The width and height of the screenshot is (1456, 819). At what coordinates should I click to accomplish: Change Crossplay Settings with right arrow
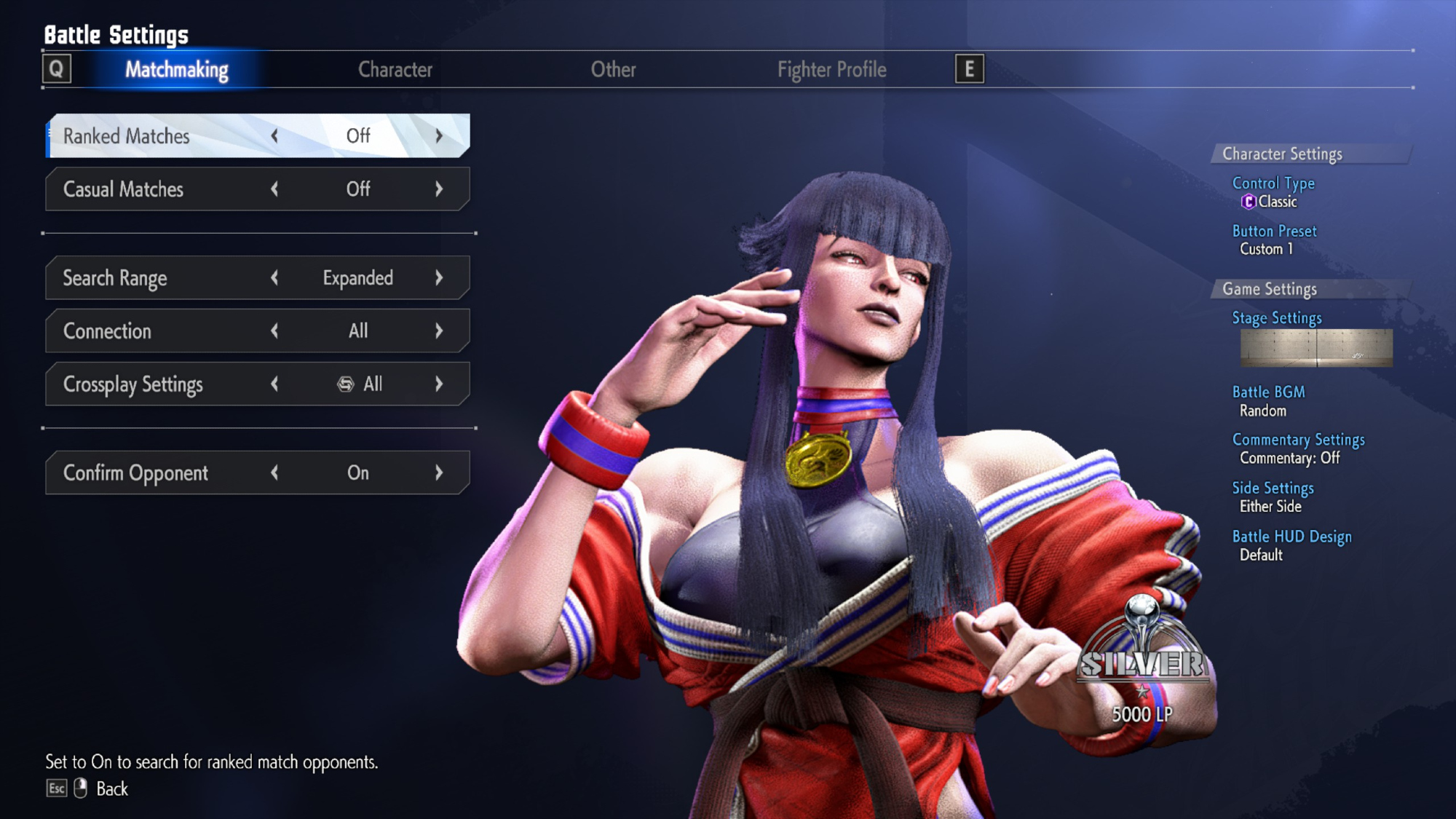[439, 384]
